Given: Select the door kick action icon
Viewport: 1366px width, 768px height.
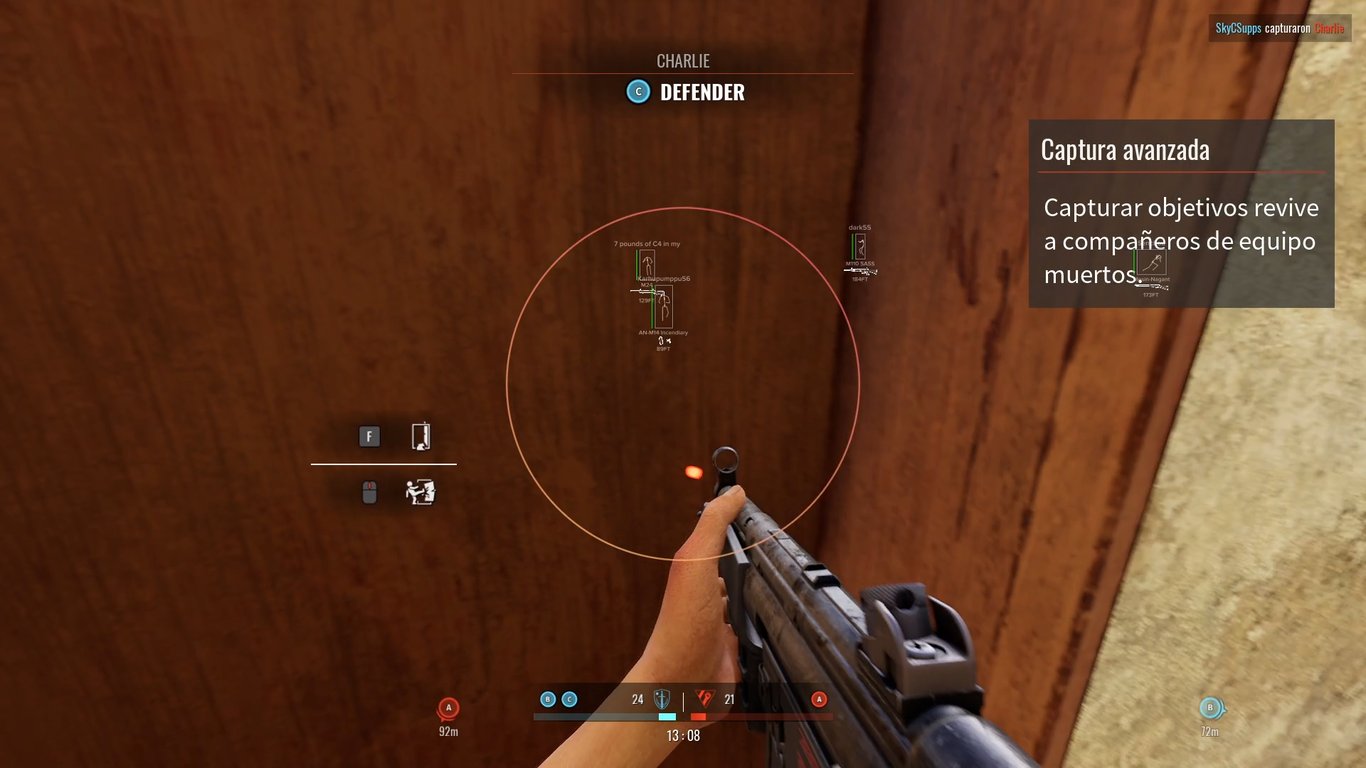Looking at the screenshot, I should coord(421,491).
